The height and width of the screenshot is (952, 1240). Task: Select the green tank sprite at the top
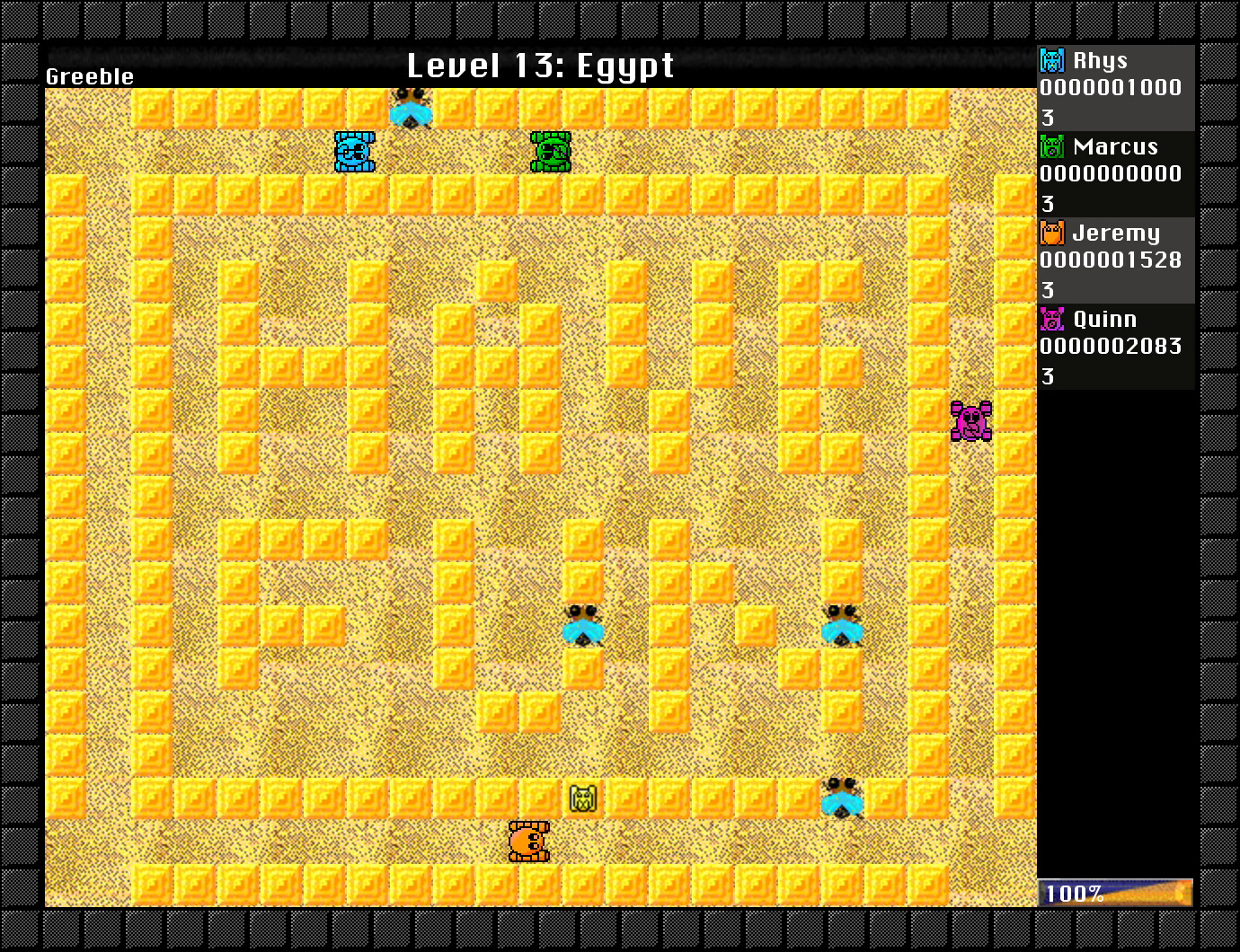pos(549,153)
